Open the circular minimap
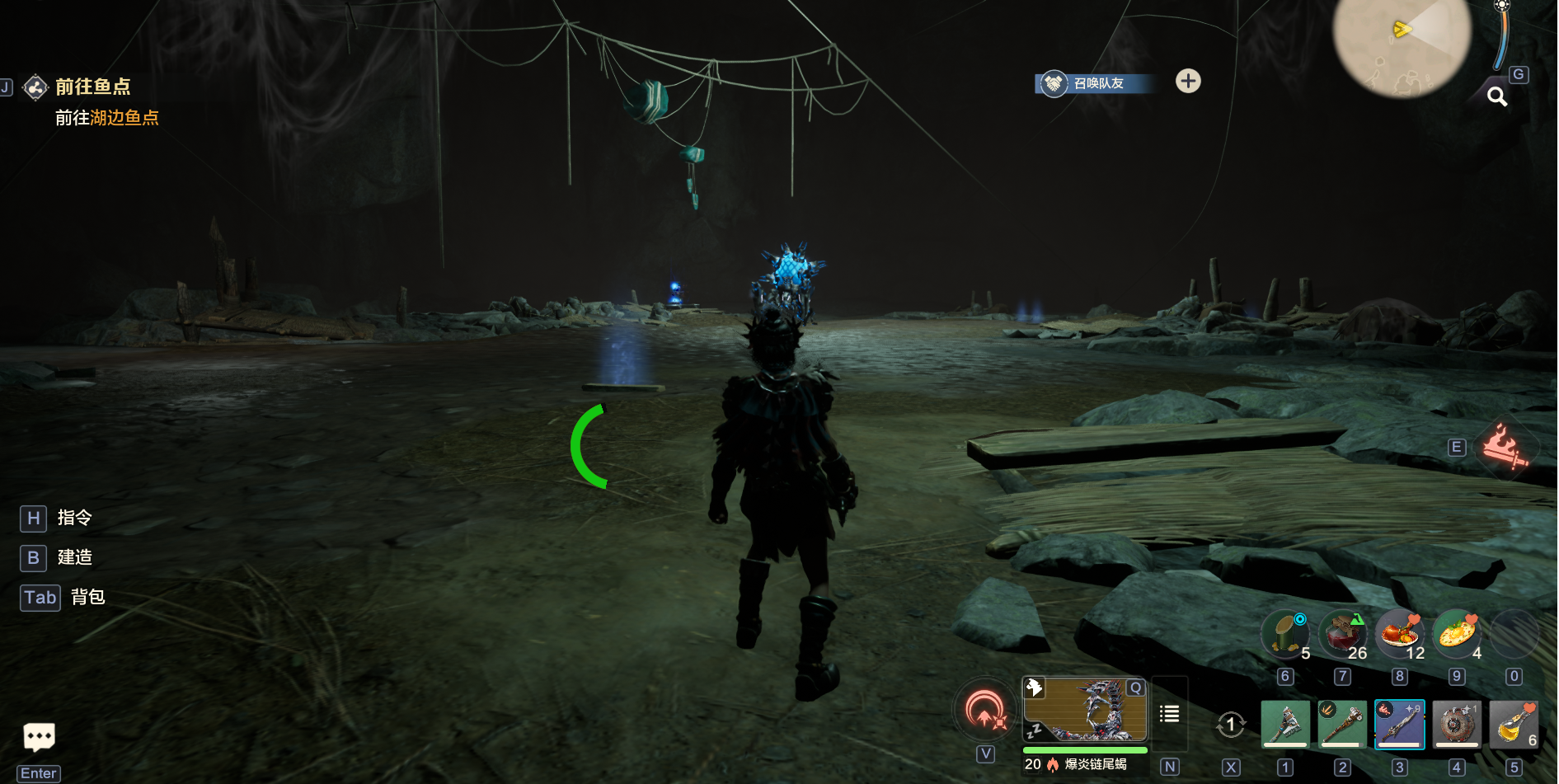The height and width of the screenshot is (784, 1559). (1402, 41)
